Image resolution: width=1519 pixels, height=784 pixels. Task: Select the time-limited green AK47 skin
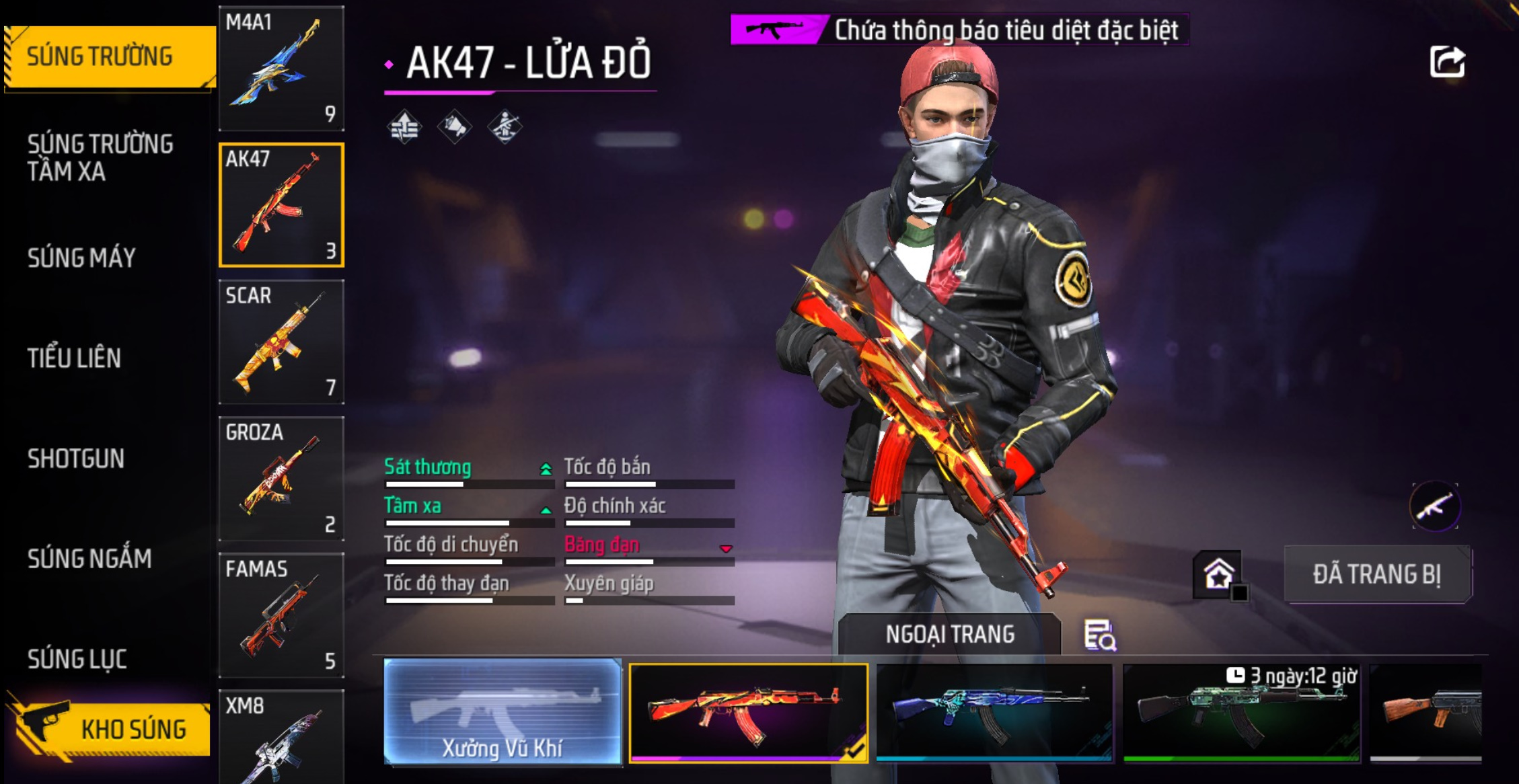(1241, 713)
